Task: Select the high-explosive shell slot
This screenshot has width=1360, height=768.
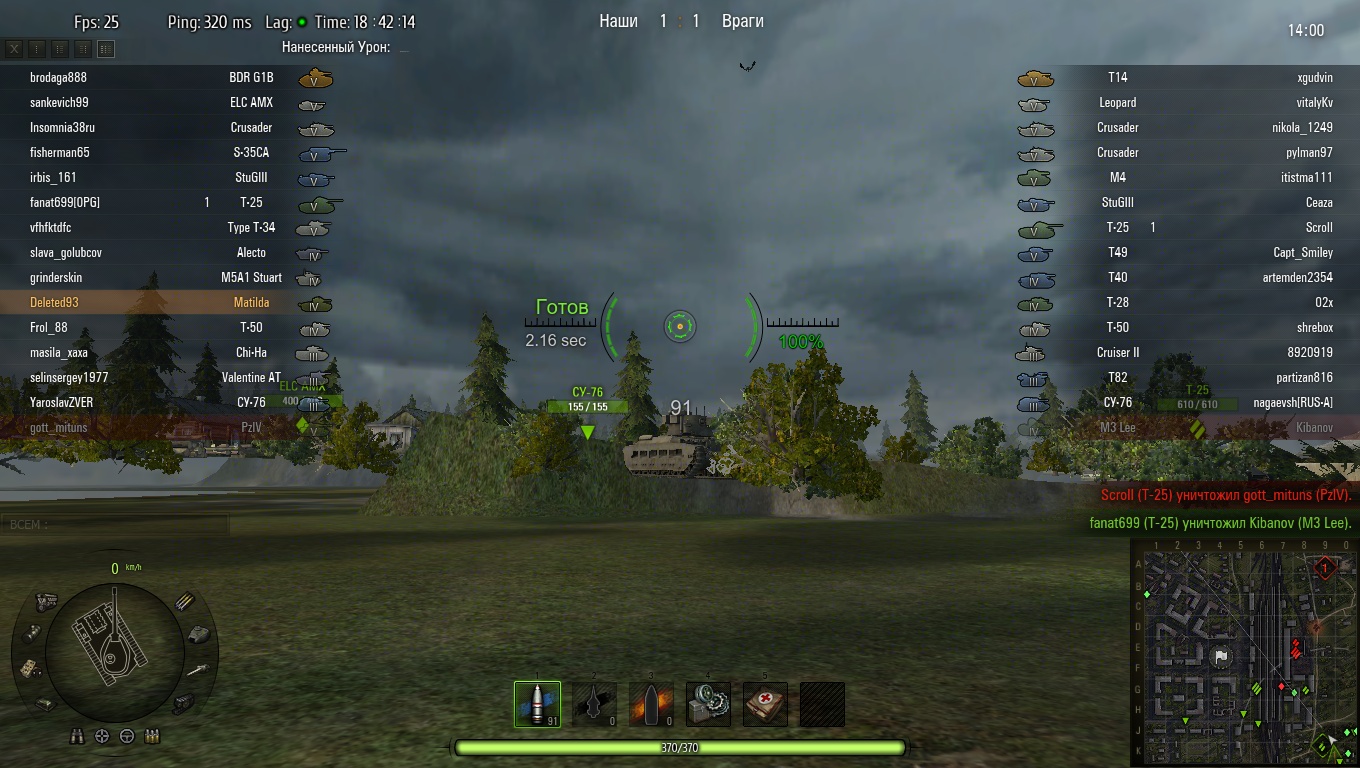Action: (x=651, y=704)
